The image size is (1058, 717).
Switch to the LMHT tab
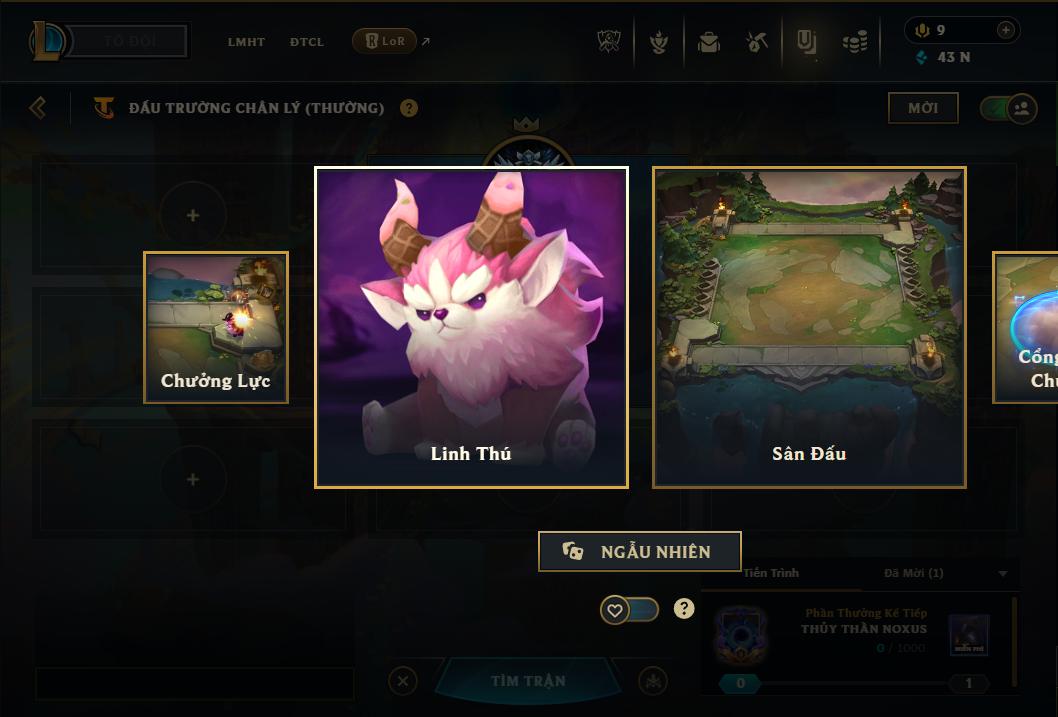click(x=246, y=42)
